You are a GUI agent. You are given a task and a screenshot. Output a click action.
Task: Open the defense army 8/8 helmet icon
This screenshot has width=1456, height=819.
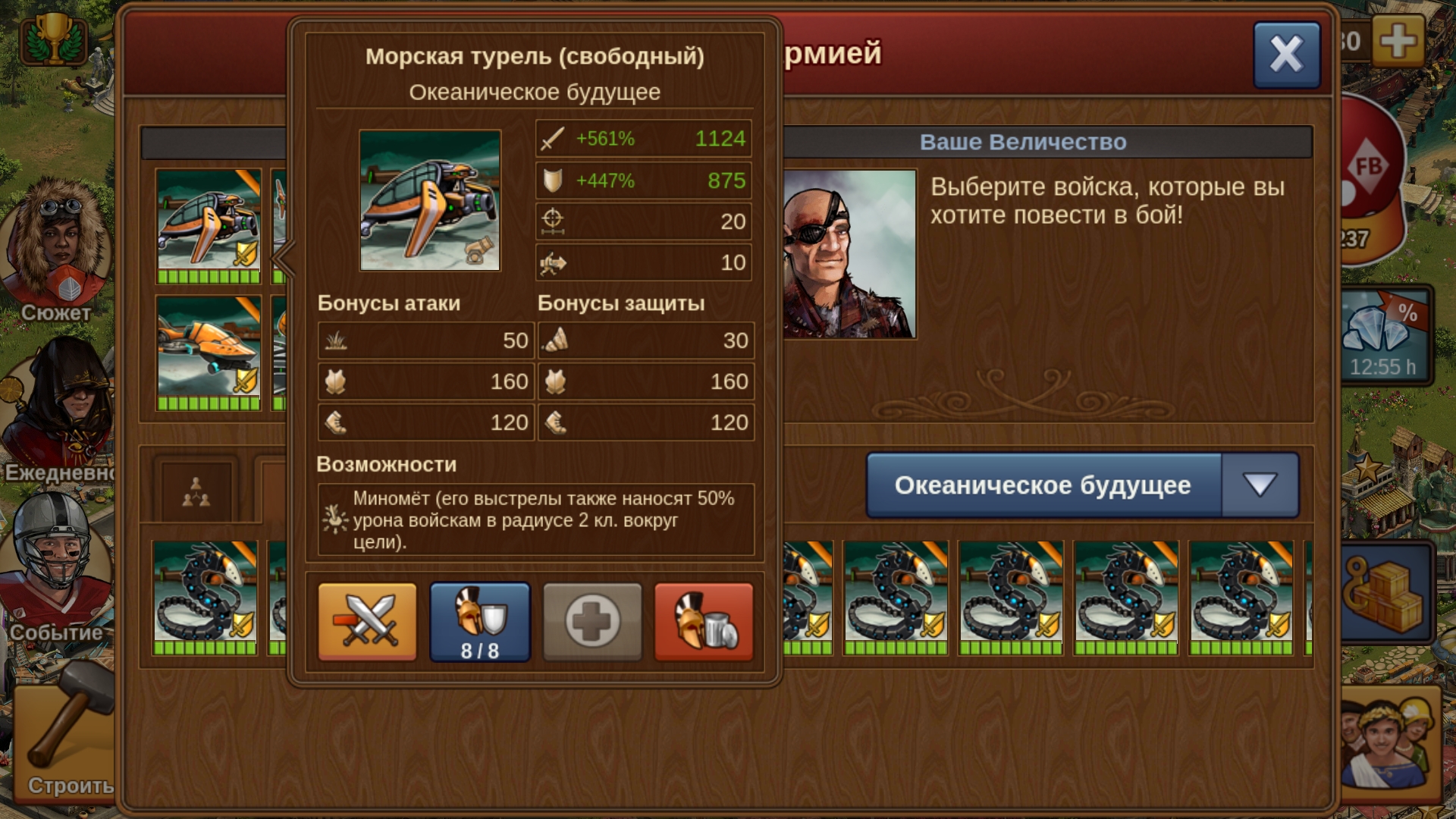pyautogui.click(x=480, y=621)
